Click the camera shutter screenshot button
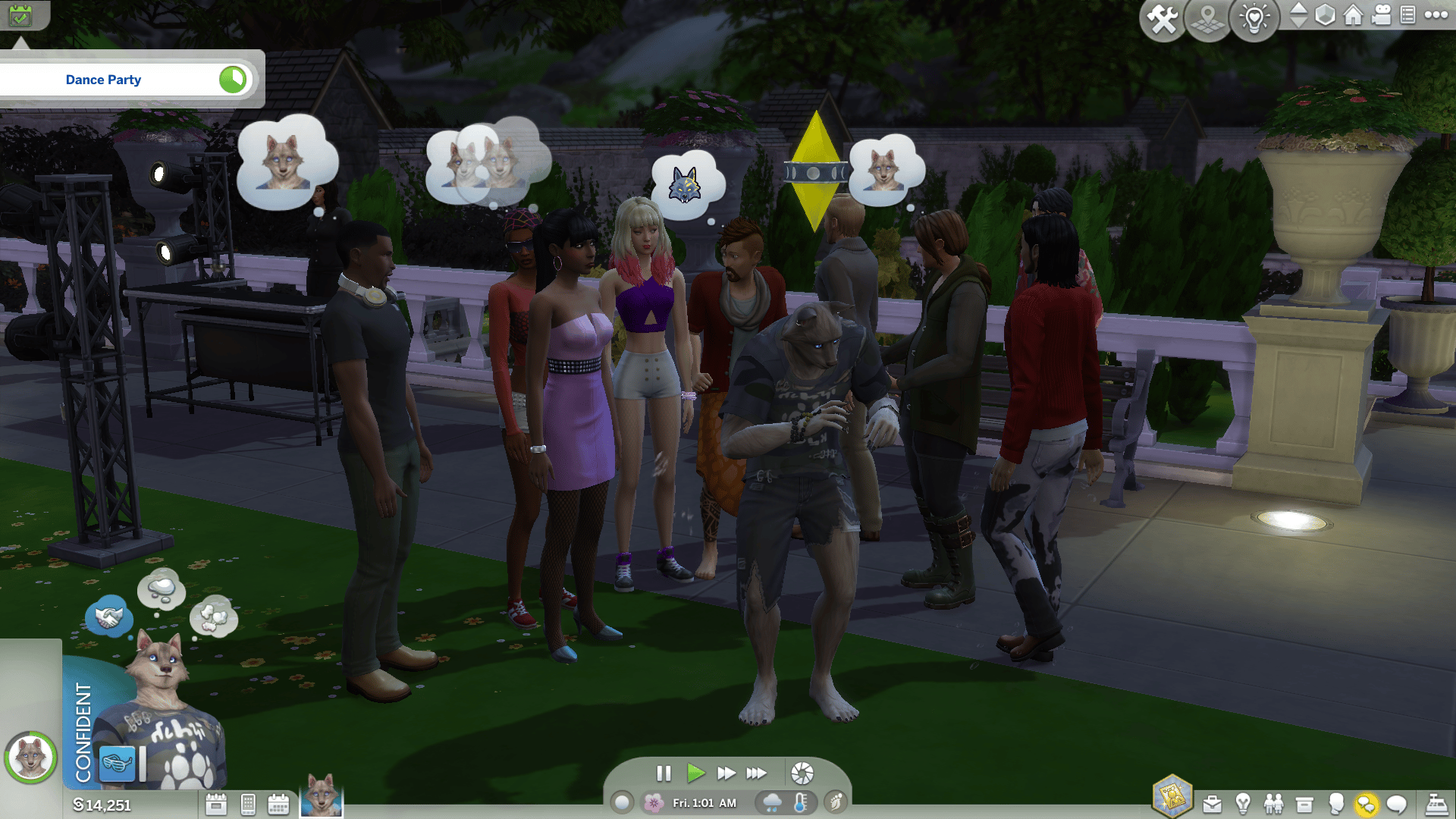1456x819 pixels. (802, 773)
